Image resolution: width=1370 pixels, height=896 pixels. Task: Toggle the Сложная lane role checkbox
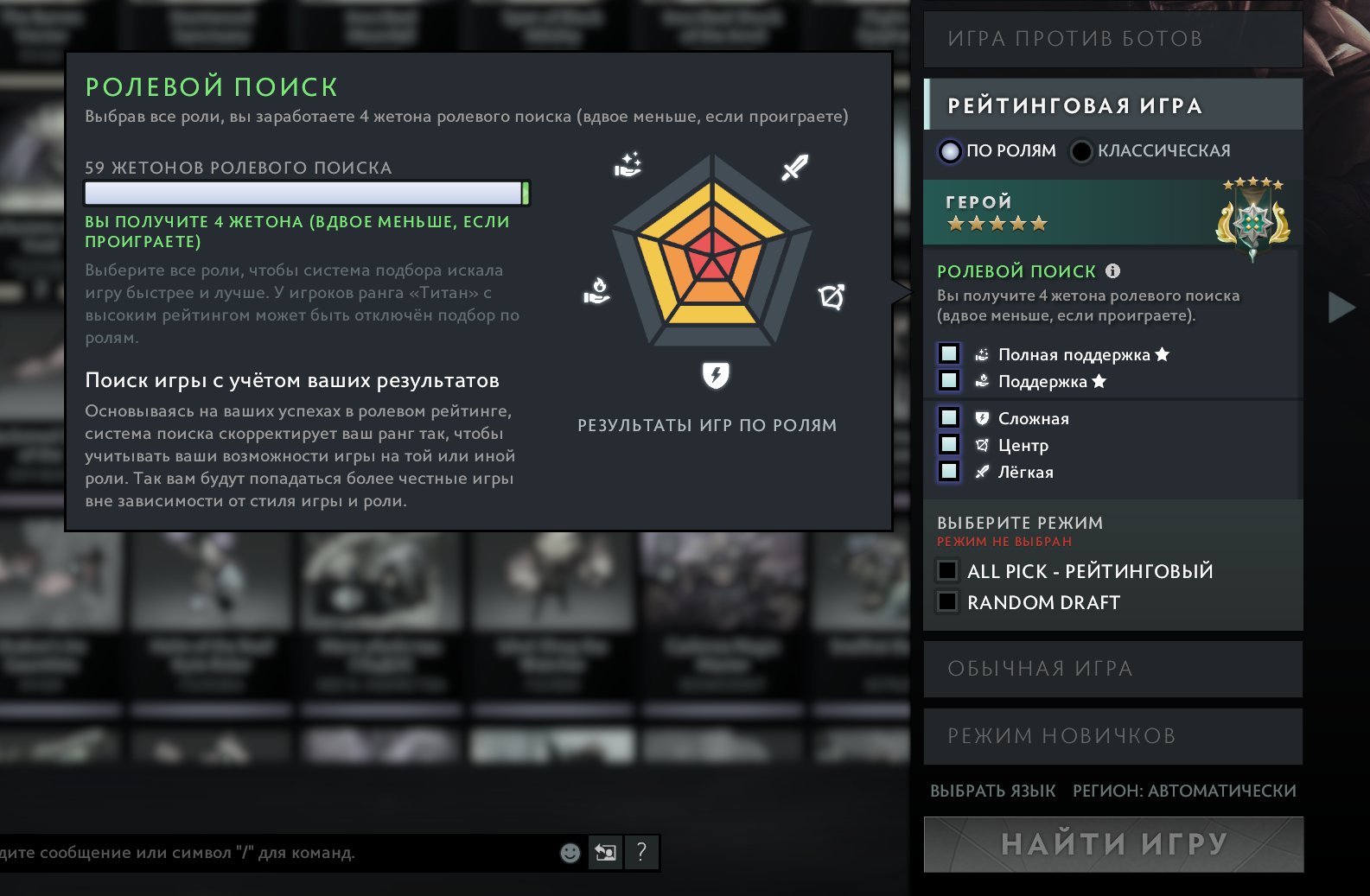point(949,418)
